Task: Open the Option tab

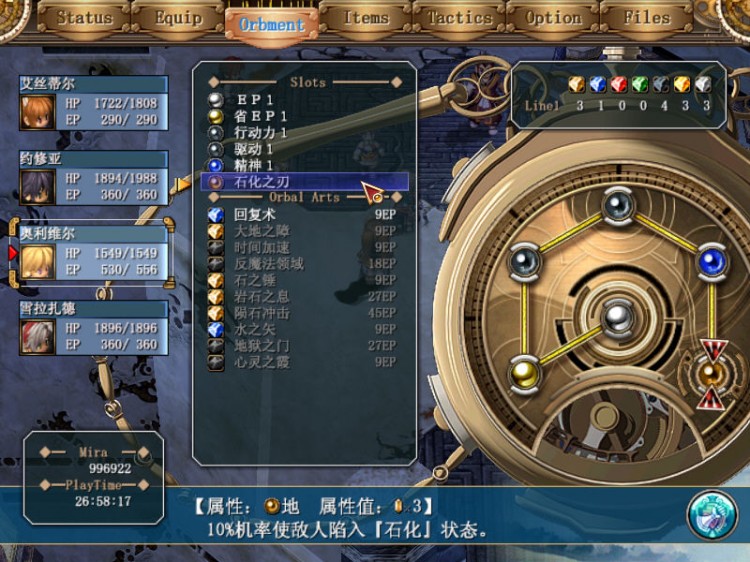Action: click(553, 18)
